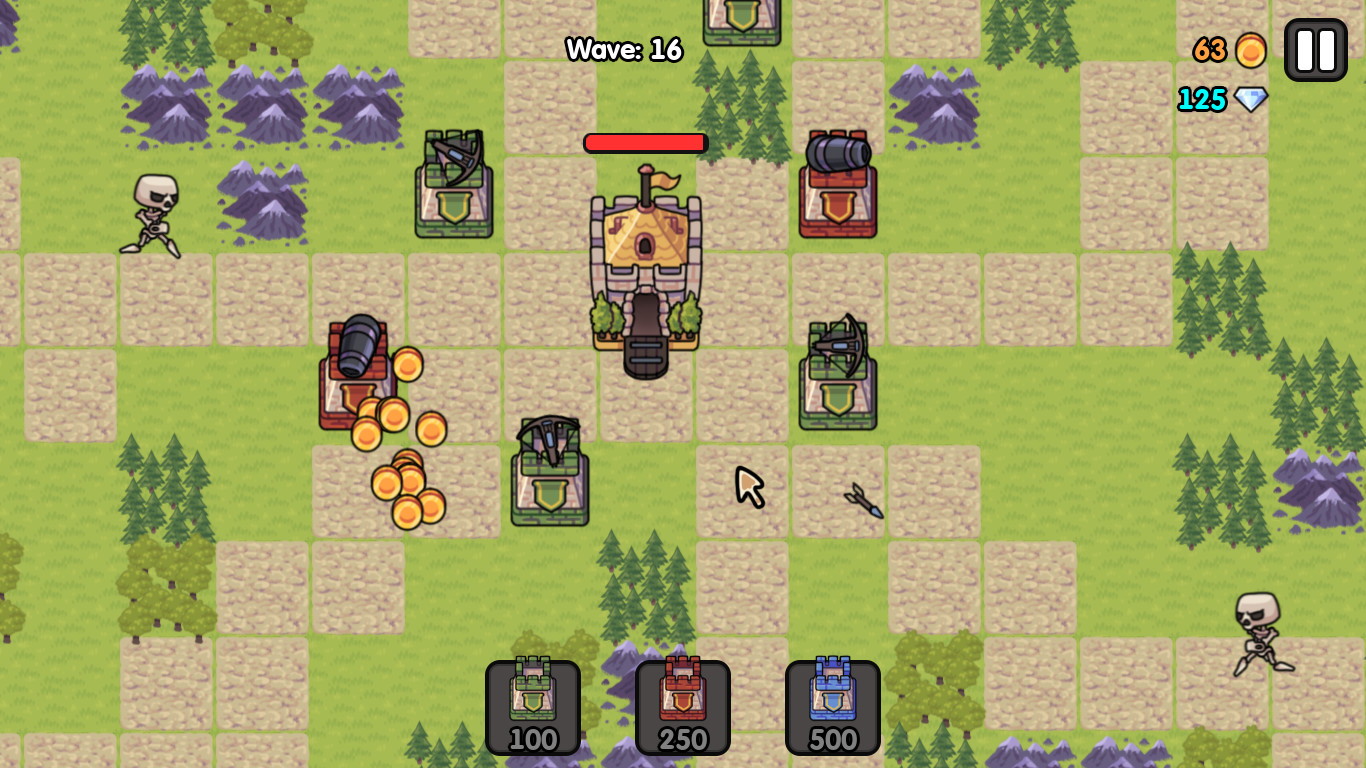Click the castle's red health bar
This screenshot has width=1366, height=768.
(x=645, y=142)
